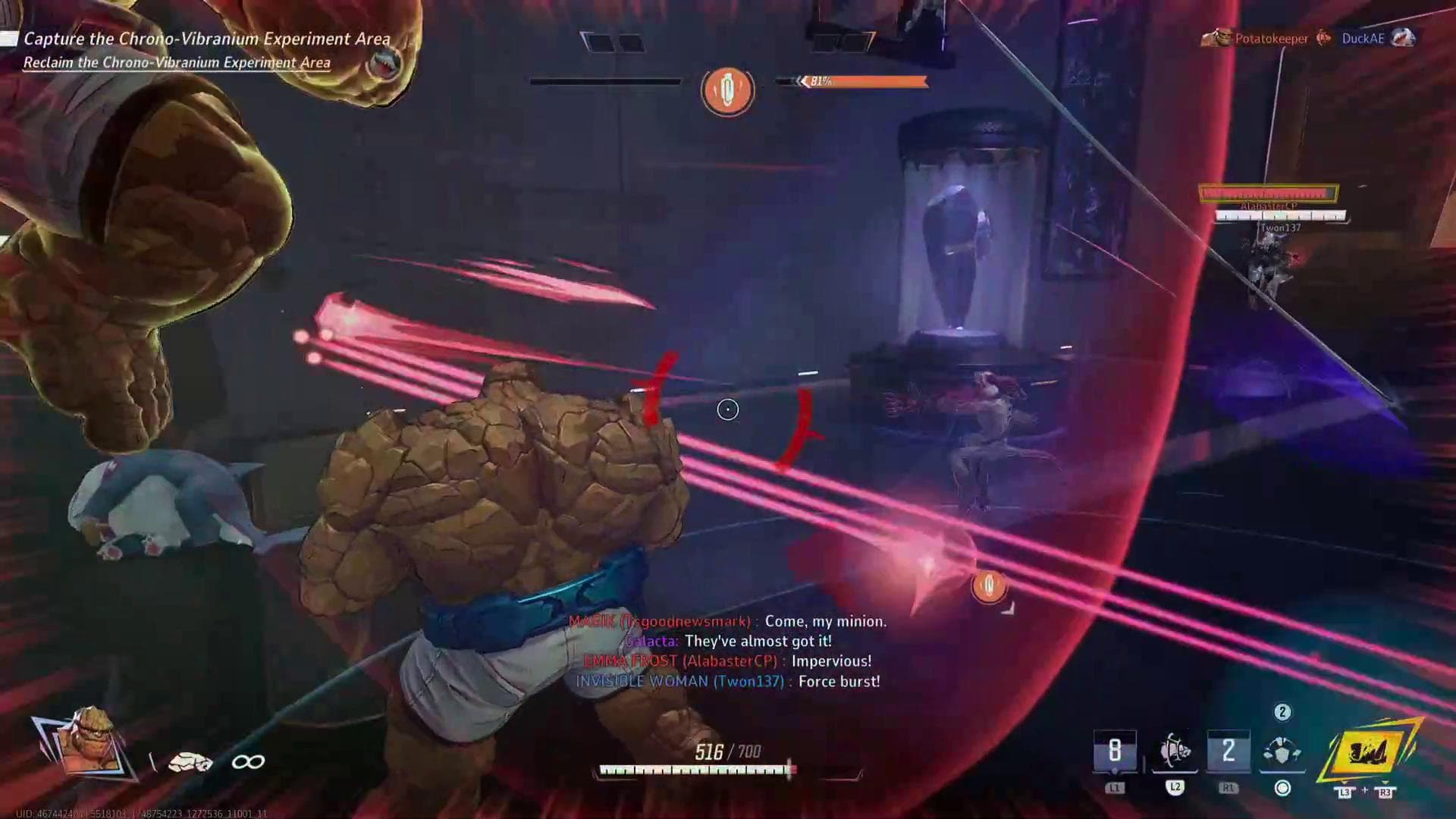
Task: Click the orange capture point icon
Action: pyautogui.click(x=727, y=90)
